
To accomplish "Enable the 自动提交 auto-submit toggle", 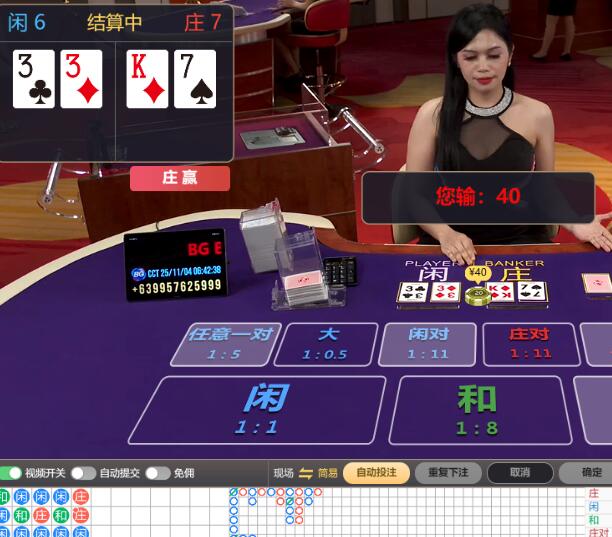I will tap(83, 473).
